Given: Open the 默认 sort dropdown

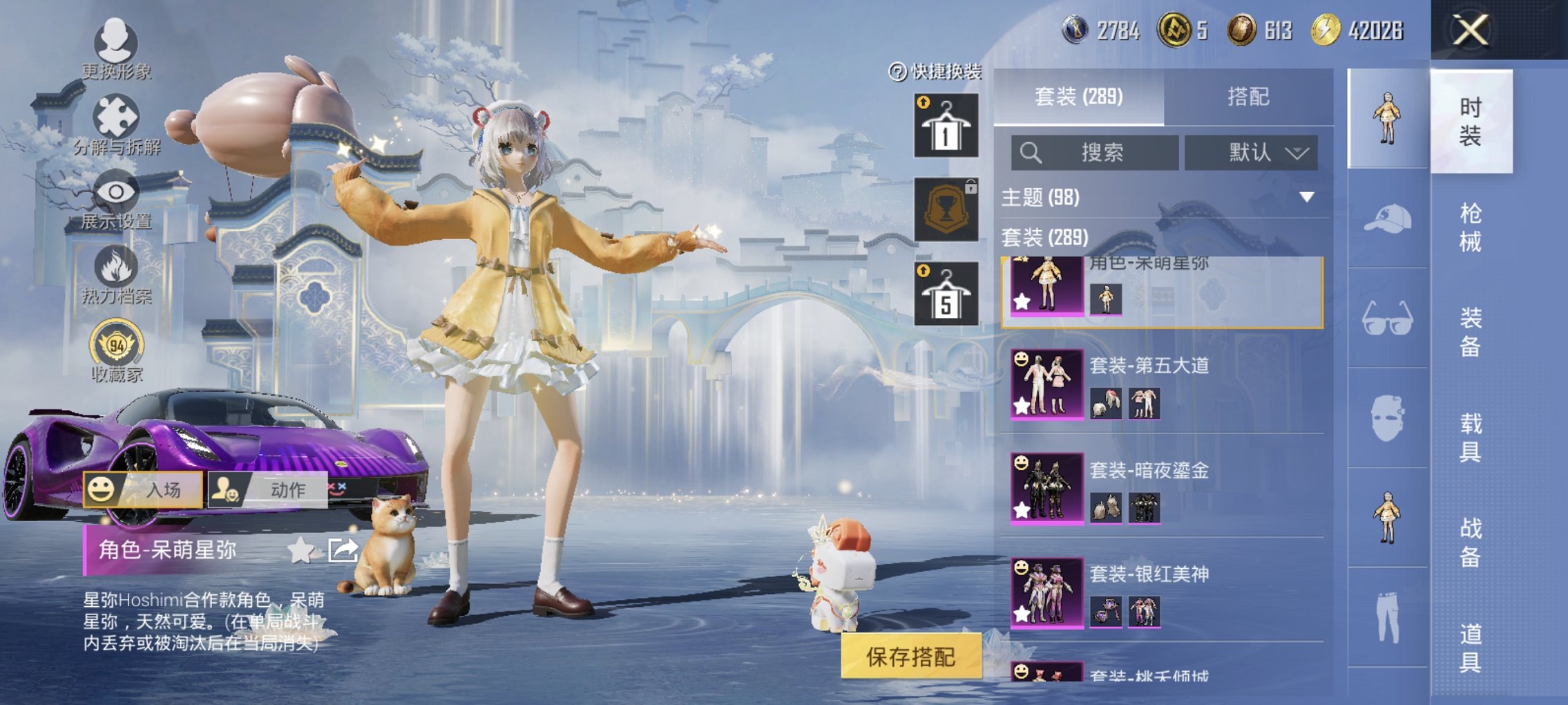Looking at the screenshot, I should pos(1251,153).
